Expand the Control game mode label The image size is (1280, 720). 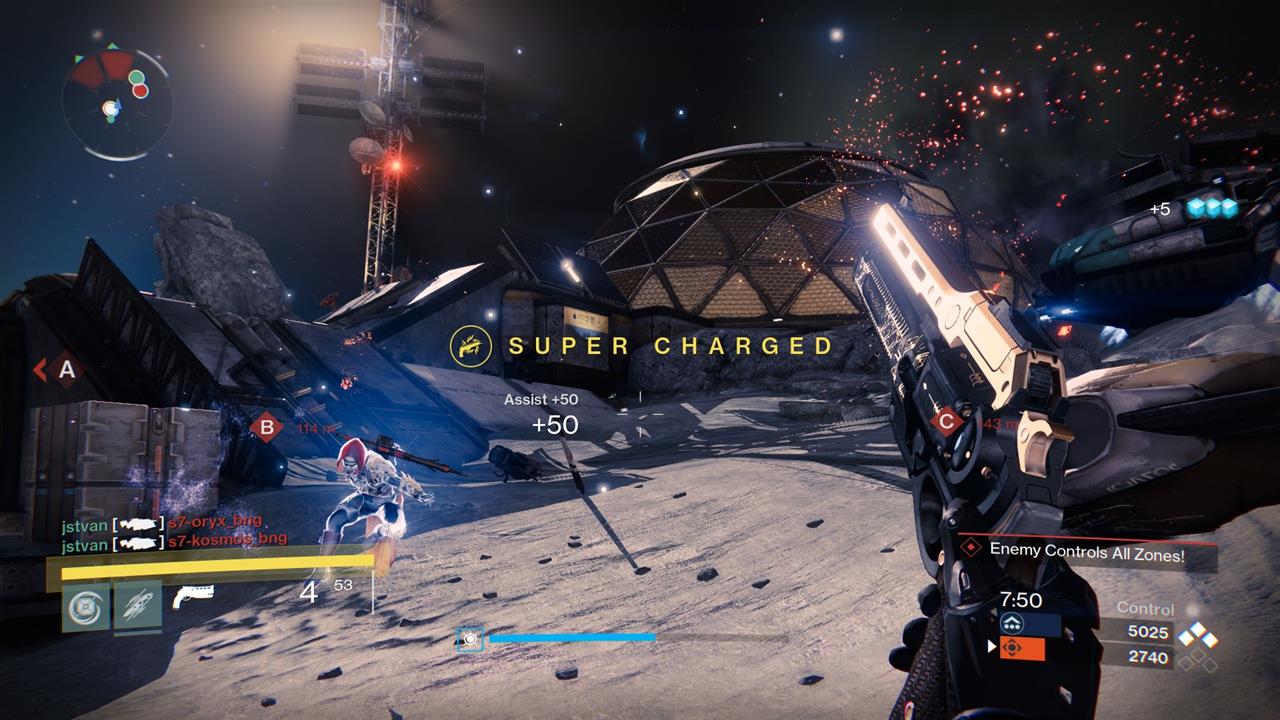[x=1147, y=607]
